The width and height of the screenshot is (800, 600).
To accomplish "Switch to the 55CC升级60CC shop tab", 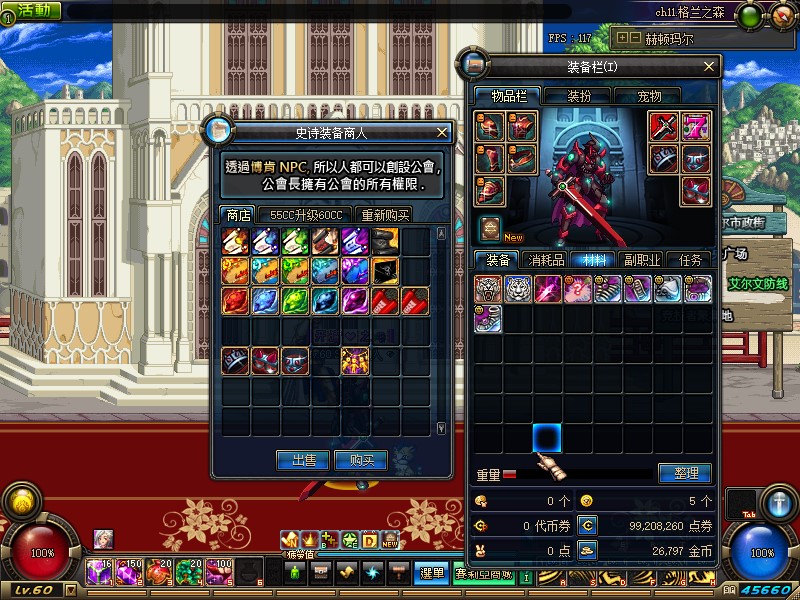I will [306, 215].
